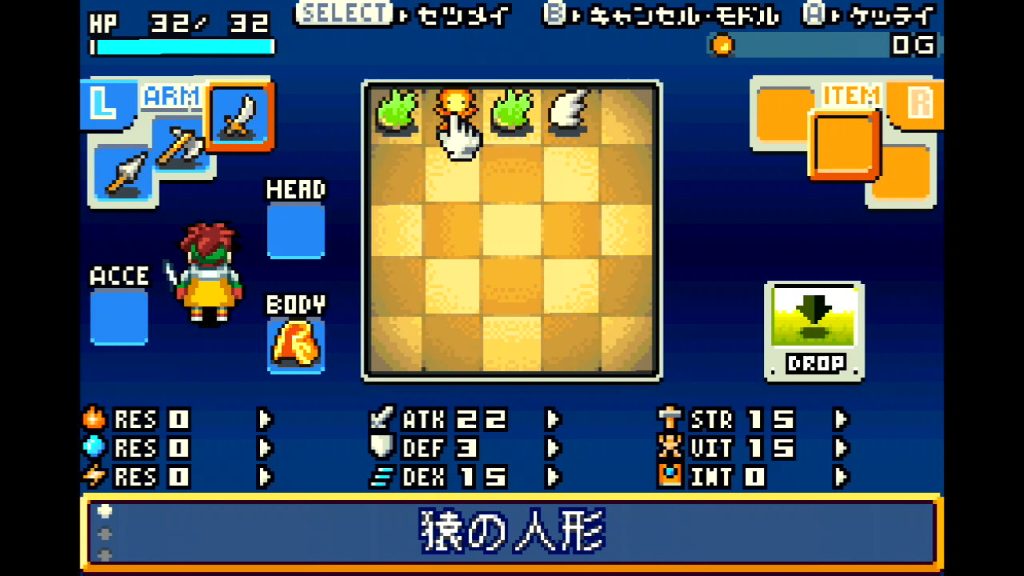Select the sword in the ARM slots
Screen dimensions: 1024x576
(240, 115)
